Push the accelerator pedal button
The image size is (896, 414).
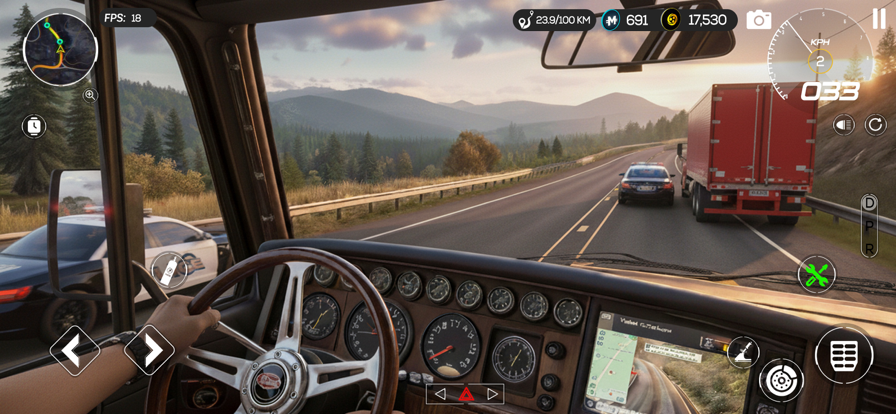click(x=844, y=355)
